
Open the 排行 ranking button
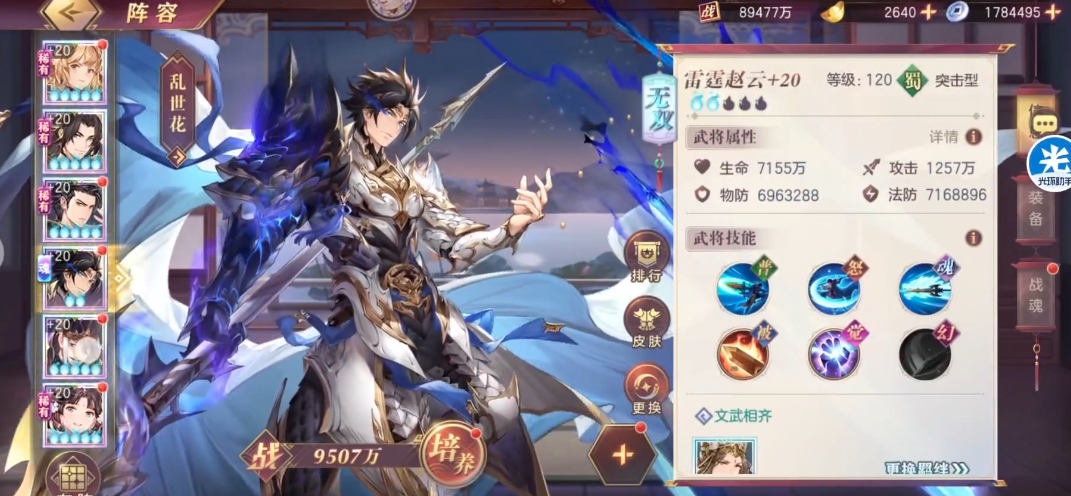pyautogui.click(x=647, y=259)
